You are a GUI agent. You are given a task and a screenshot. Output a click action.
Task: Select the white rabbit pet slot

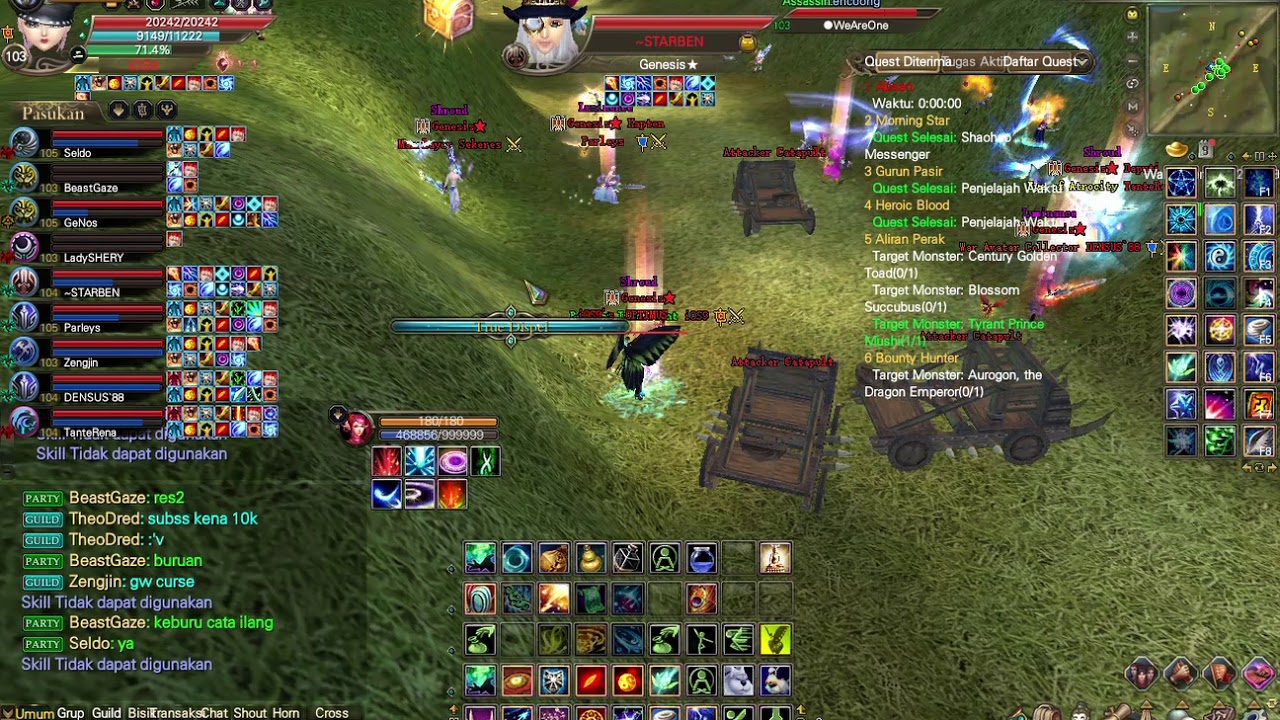click(x=738, y=681)
